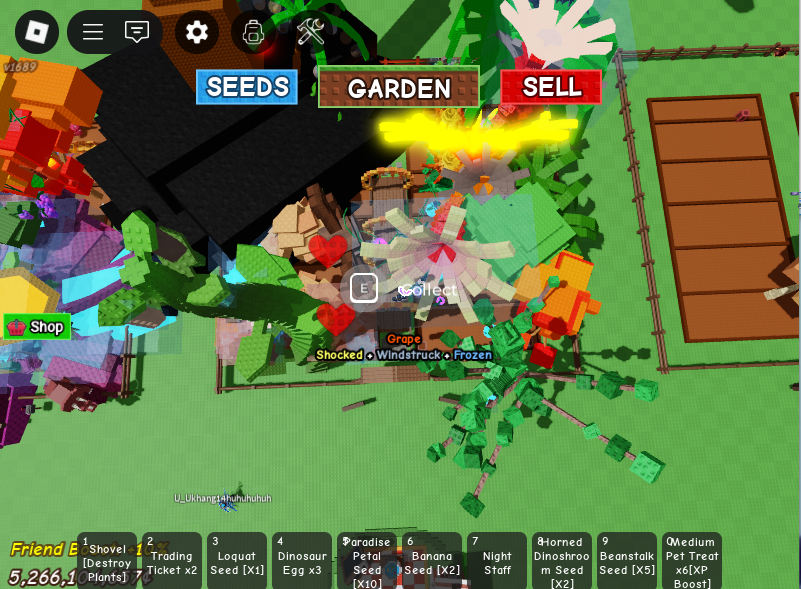
Task: Select the Horned Dinoshroom Seed slot
Action: pos(562,561)
